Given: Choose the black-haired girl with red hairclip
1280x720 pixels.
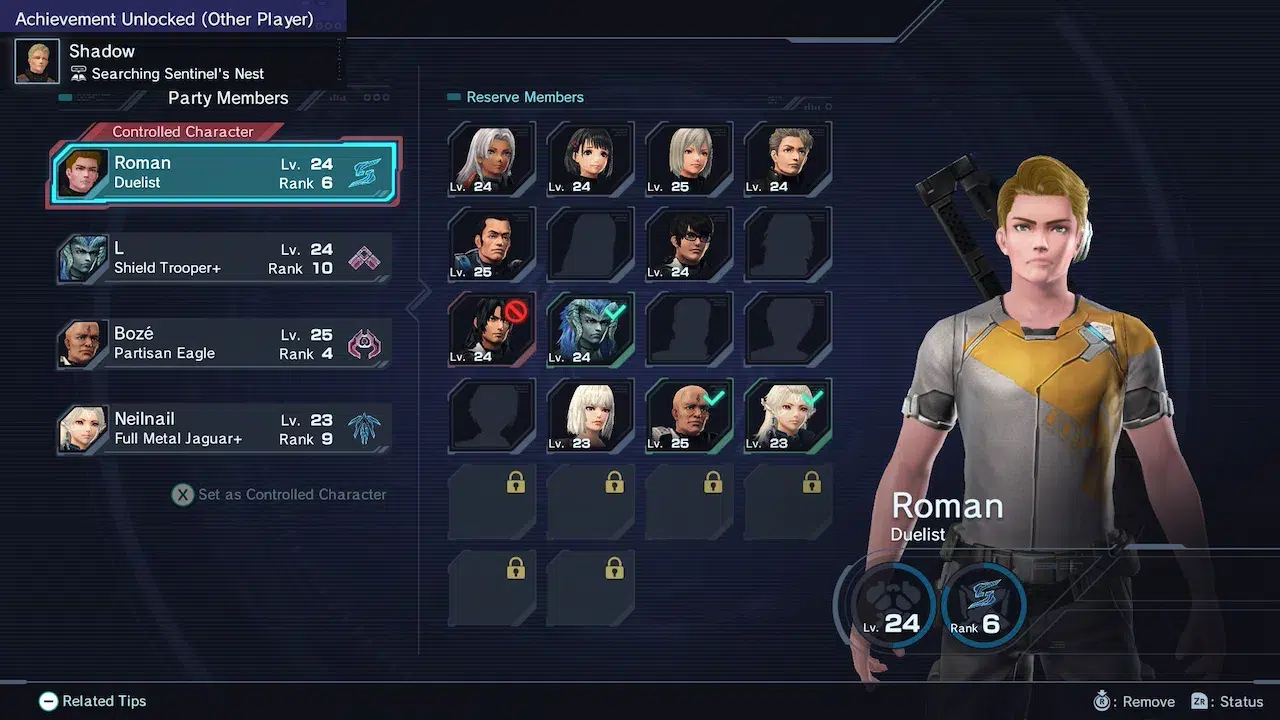Looking at the screenshot, I should [x=590, y=159].
